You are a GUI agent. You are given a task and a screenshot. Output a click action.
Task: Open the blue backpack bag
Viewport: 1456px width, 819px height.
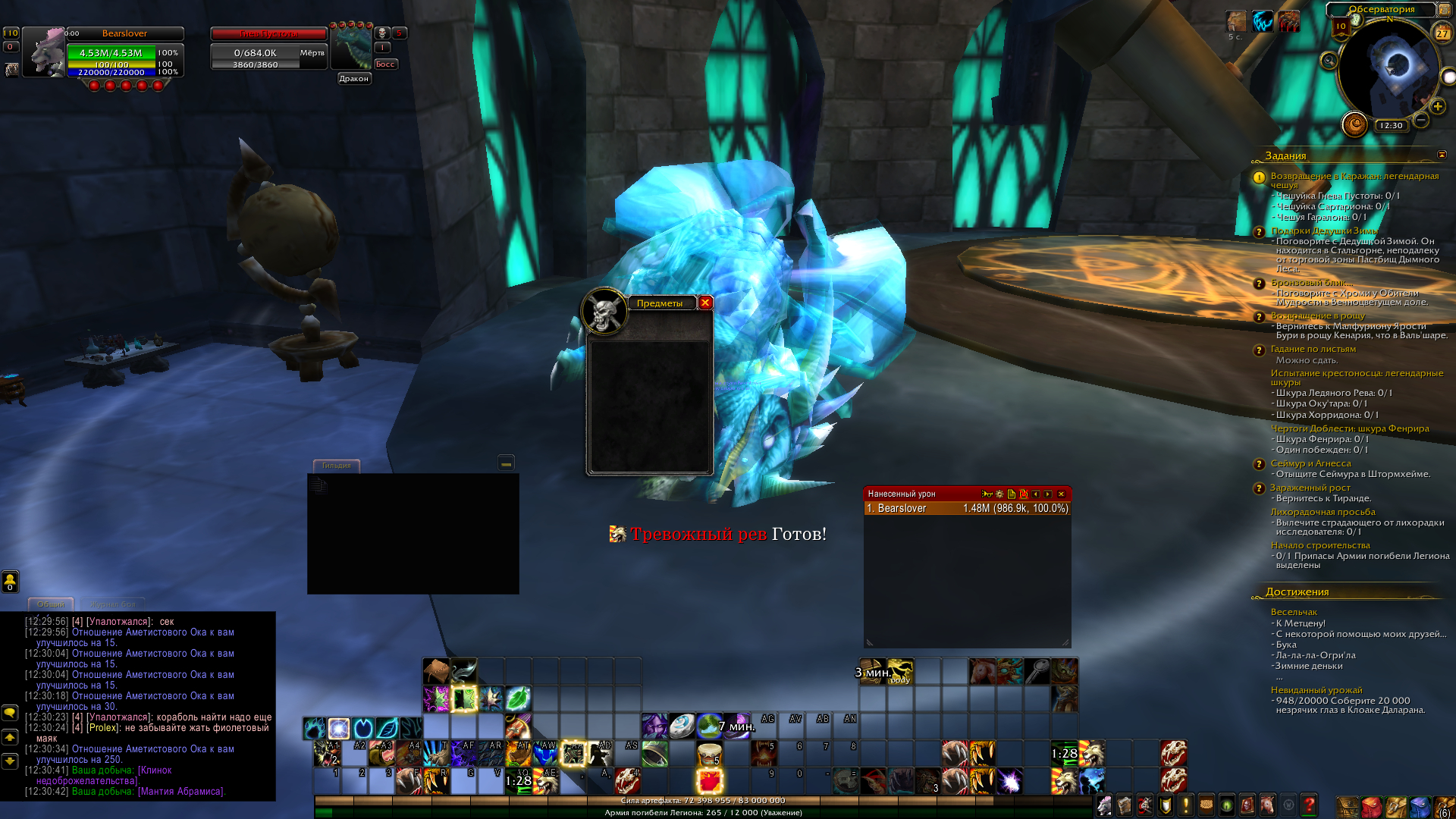[1420, 806]
